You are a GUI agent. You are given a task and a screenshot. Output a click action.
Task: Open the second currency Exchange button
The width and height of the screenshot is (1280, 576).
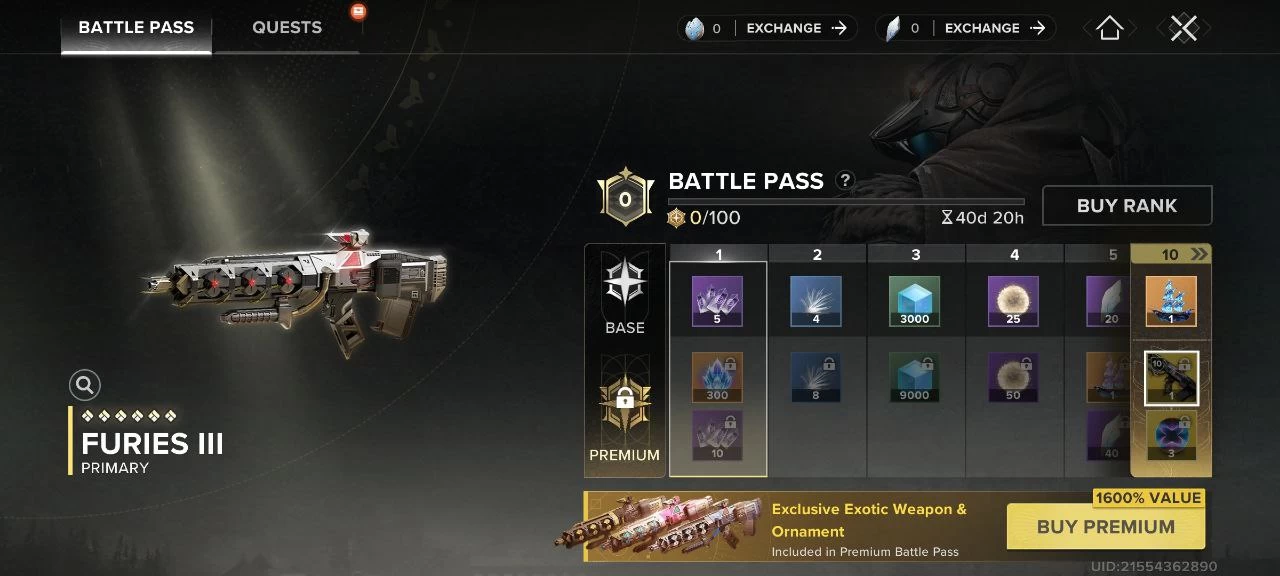(x=995, y=29)
